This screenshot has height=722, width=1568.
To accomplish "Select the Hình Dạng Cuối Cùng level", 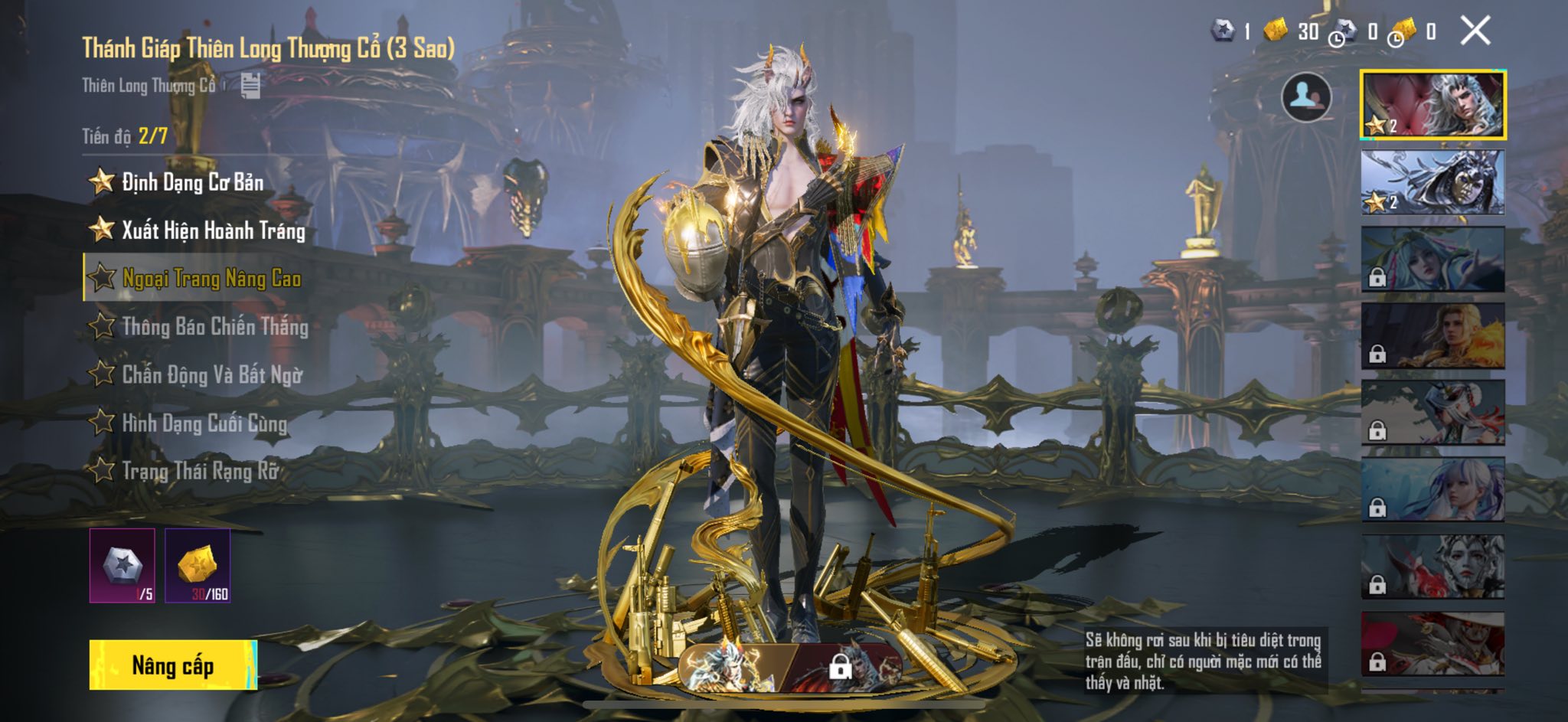I will pos(204,423).
